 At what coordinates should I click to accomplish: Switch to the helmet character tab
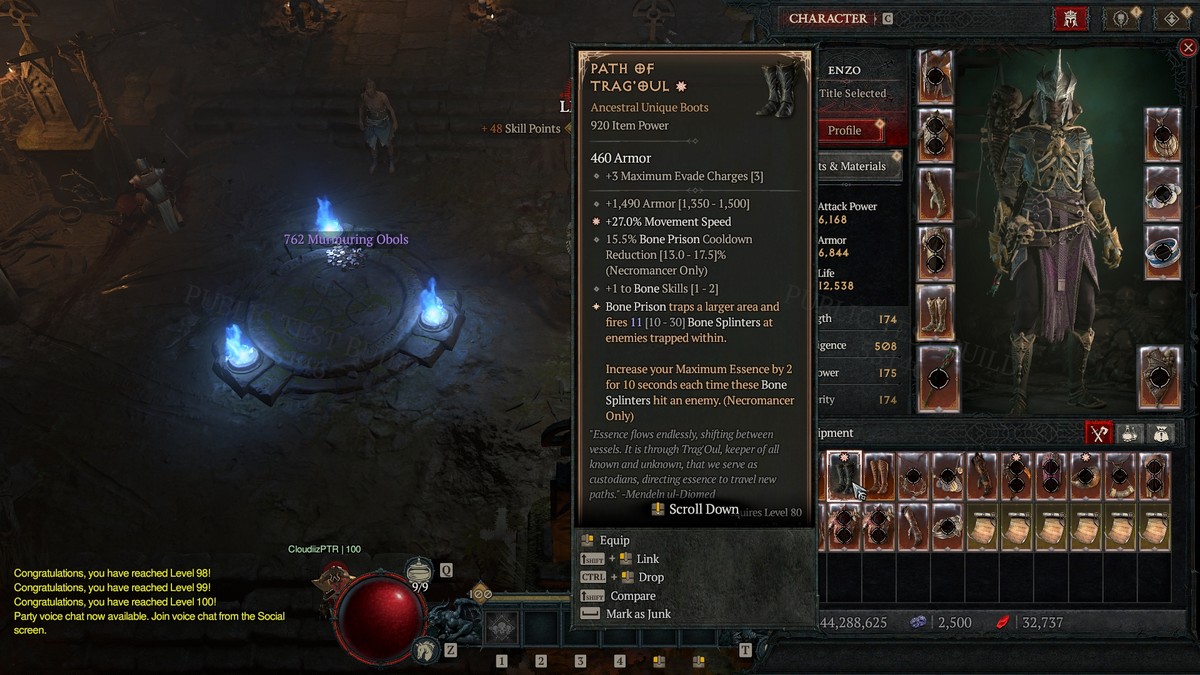coord(1070,19)
